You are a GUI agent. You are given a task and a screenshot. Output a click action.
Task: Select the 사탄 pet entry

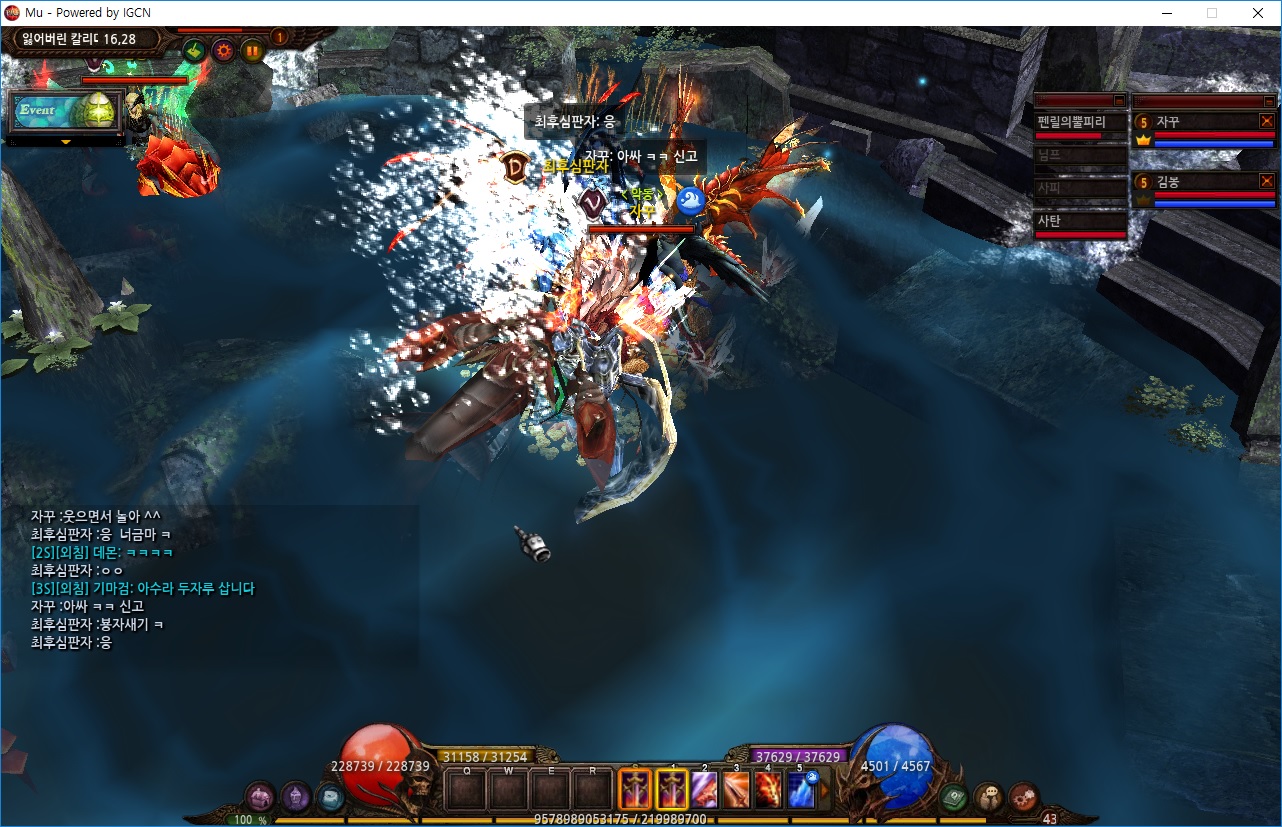pos(1080,221)
